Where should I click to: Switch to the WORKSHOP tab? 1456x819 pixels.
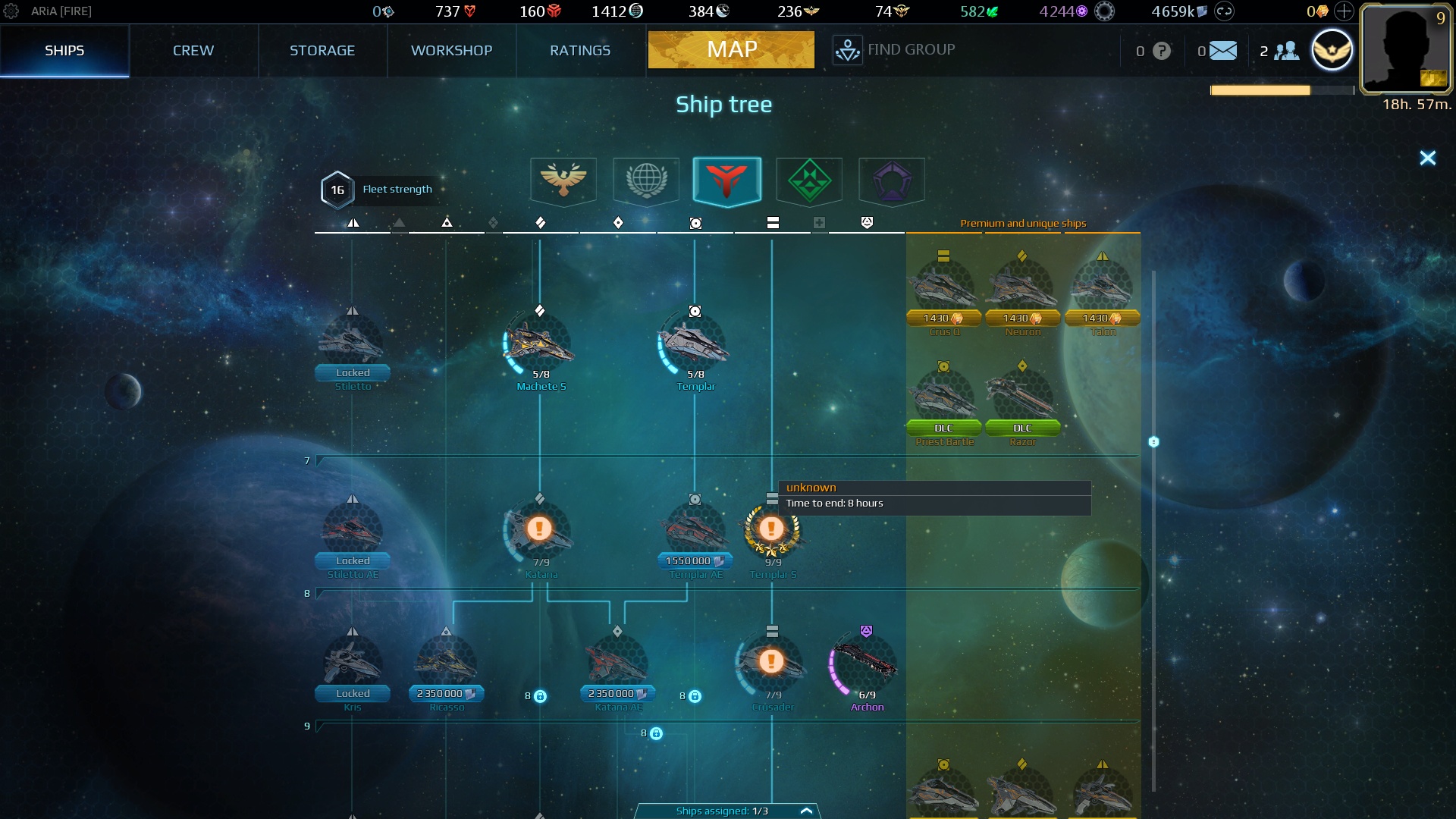[451, 50]
